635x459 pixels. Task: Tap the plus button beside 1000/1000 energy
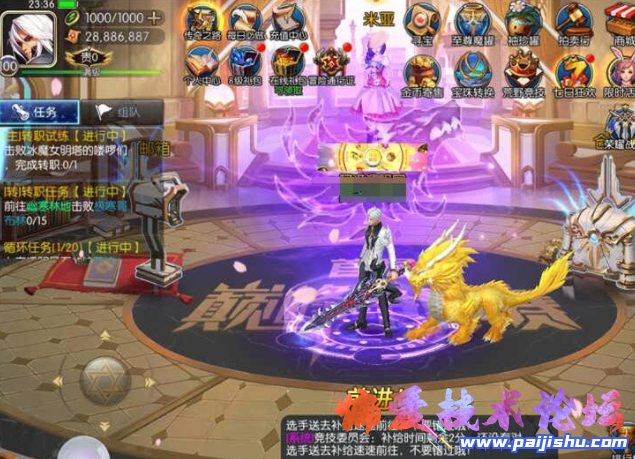click(154, 17)
